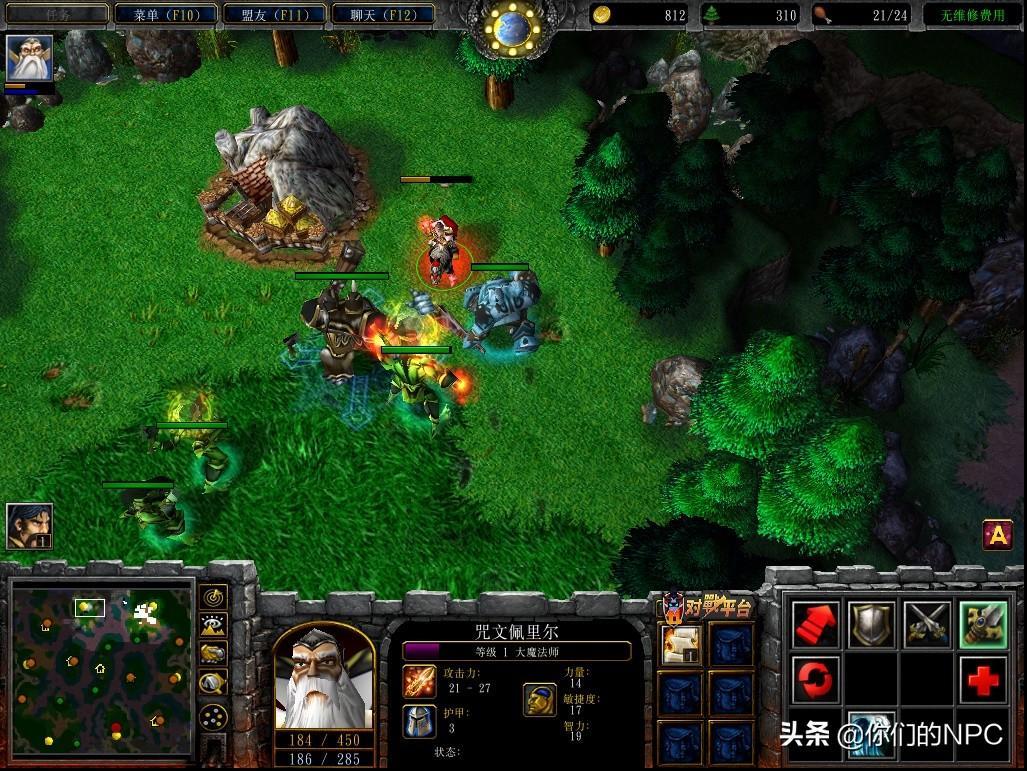This screenshot has width=1027, height=771.
Task: Select the dark-haired hero icon on left edge
Action: coord(29,525)
